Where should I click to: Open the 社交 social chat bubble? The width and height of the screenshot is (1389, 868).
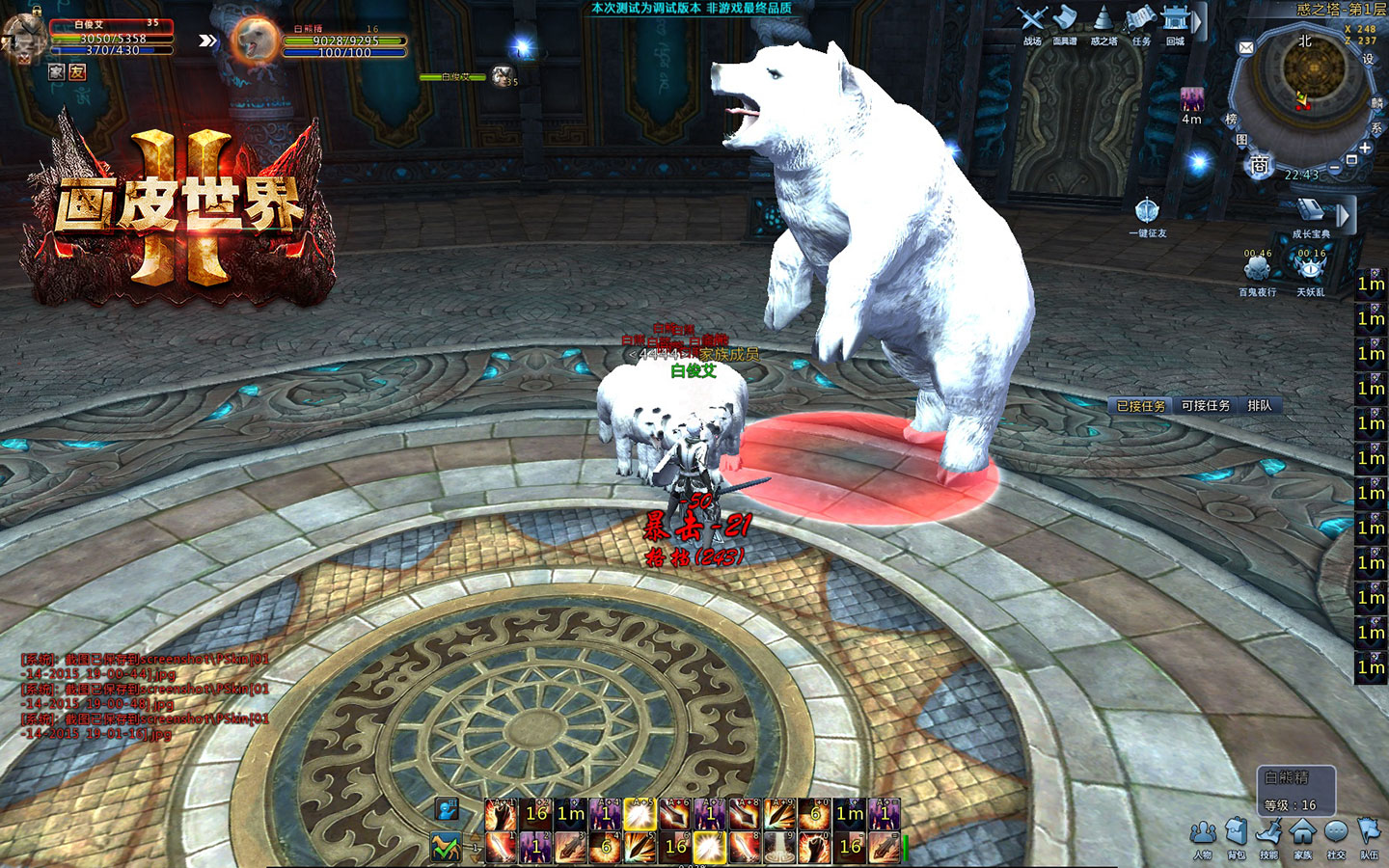click(1336, 833)
